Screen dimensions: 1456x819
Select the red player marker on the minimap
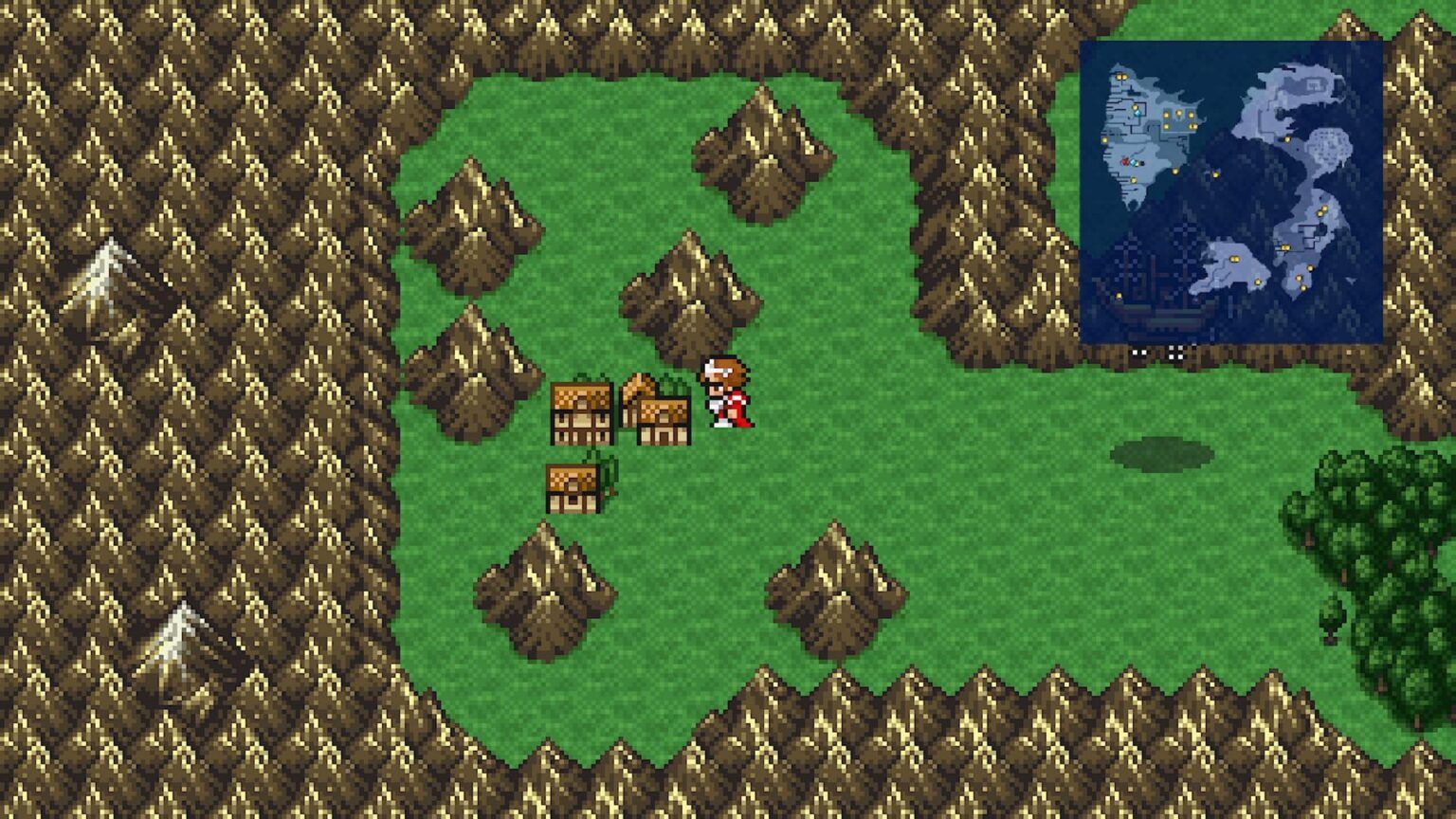coord(1123,161)
